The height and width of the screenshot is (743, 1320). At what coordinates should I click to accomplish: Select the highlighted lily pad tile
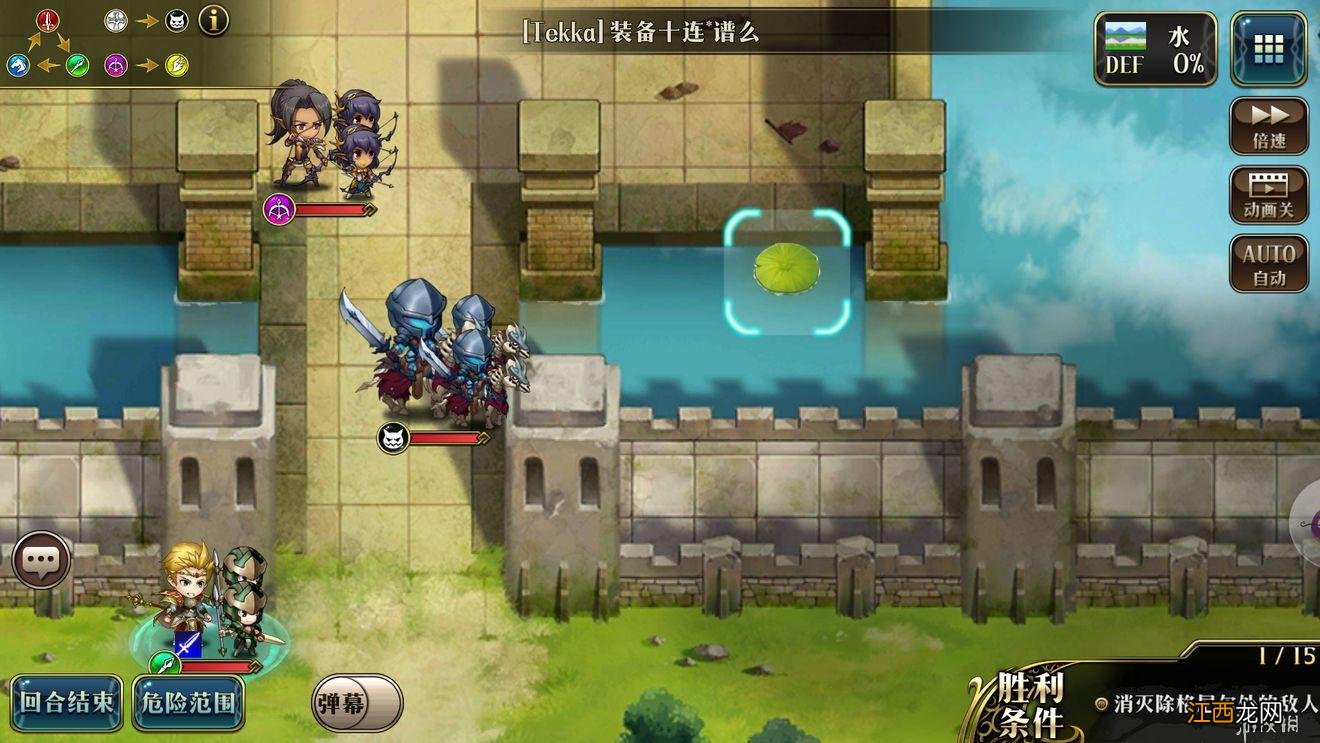(x=787, y=268)
